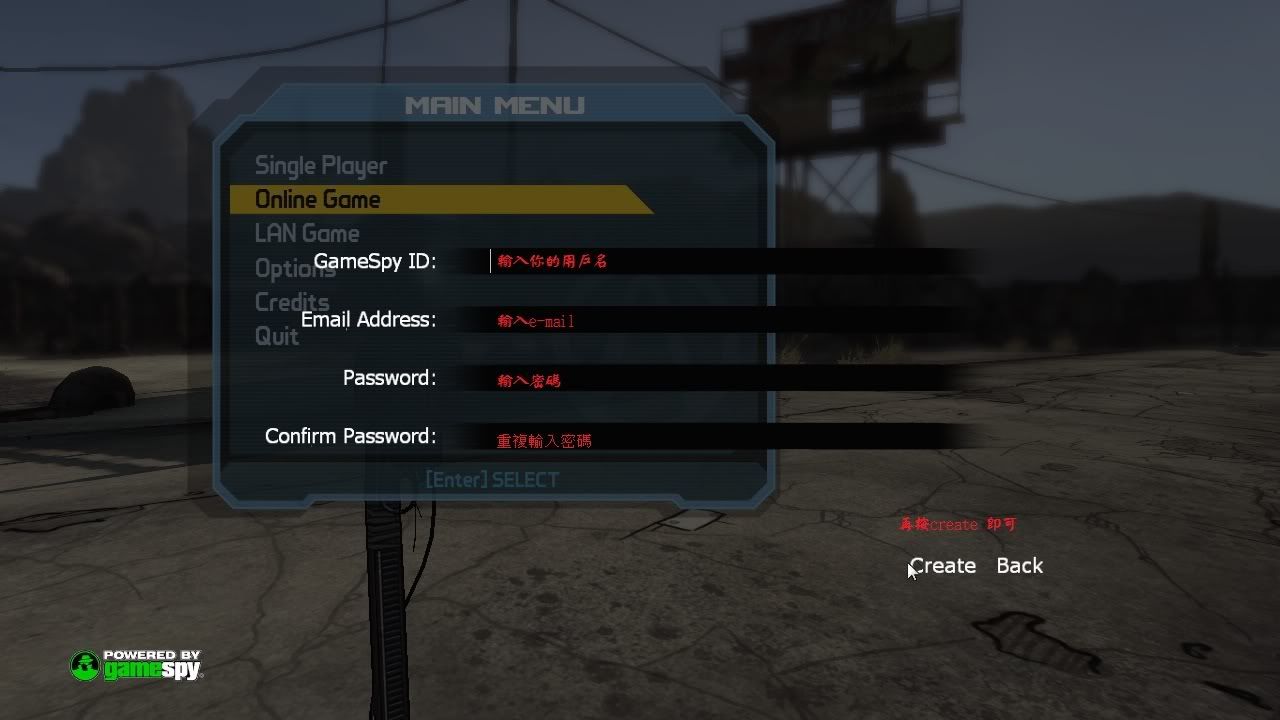
Task: Go Back from account creation
Action: [1019, 566]
